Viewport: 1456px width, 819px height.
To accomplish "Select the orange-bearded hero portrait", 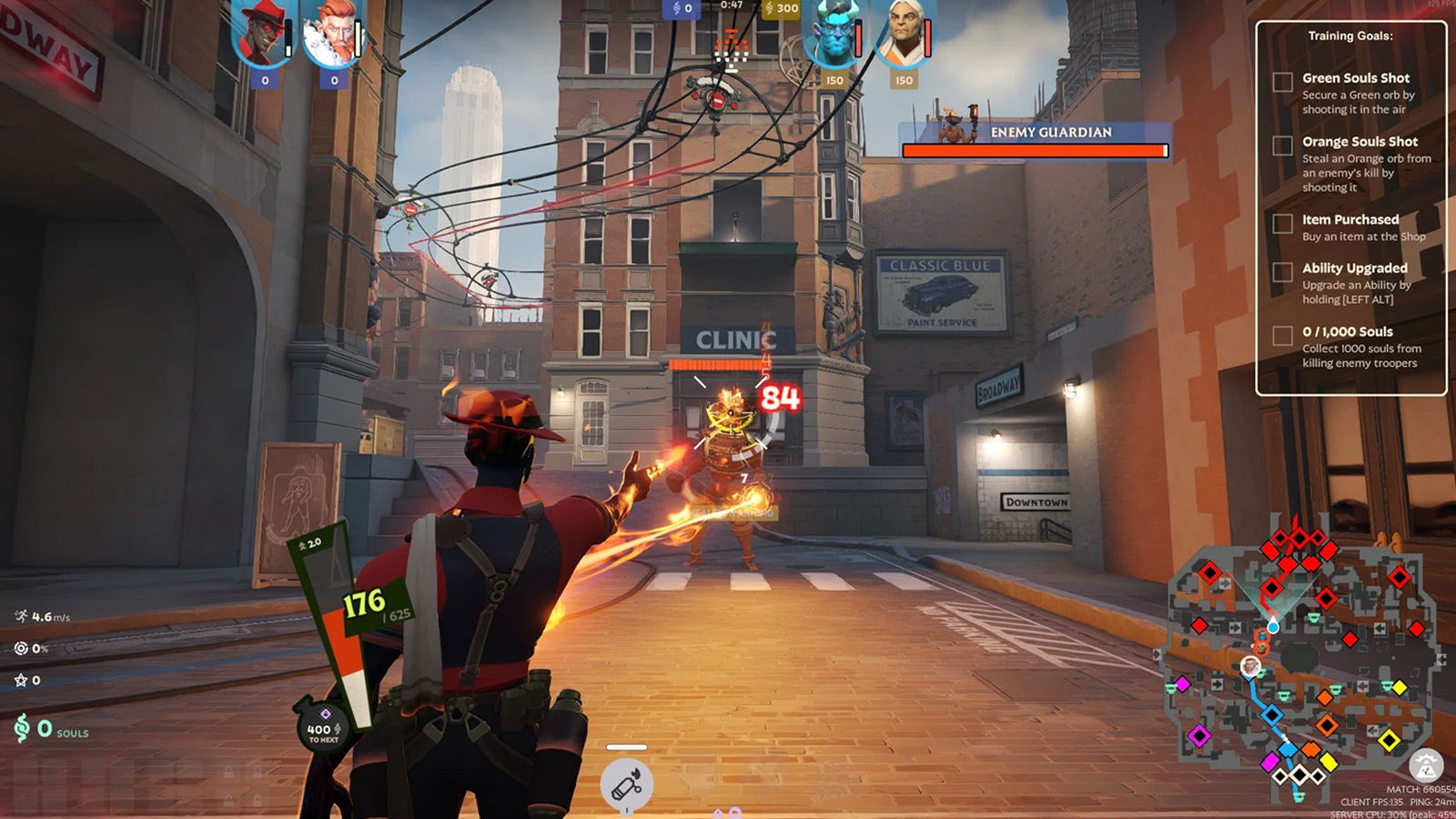I will click(332, 35).
